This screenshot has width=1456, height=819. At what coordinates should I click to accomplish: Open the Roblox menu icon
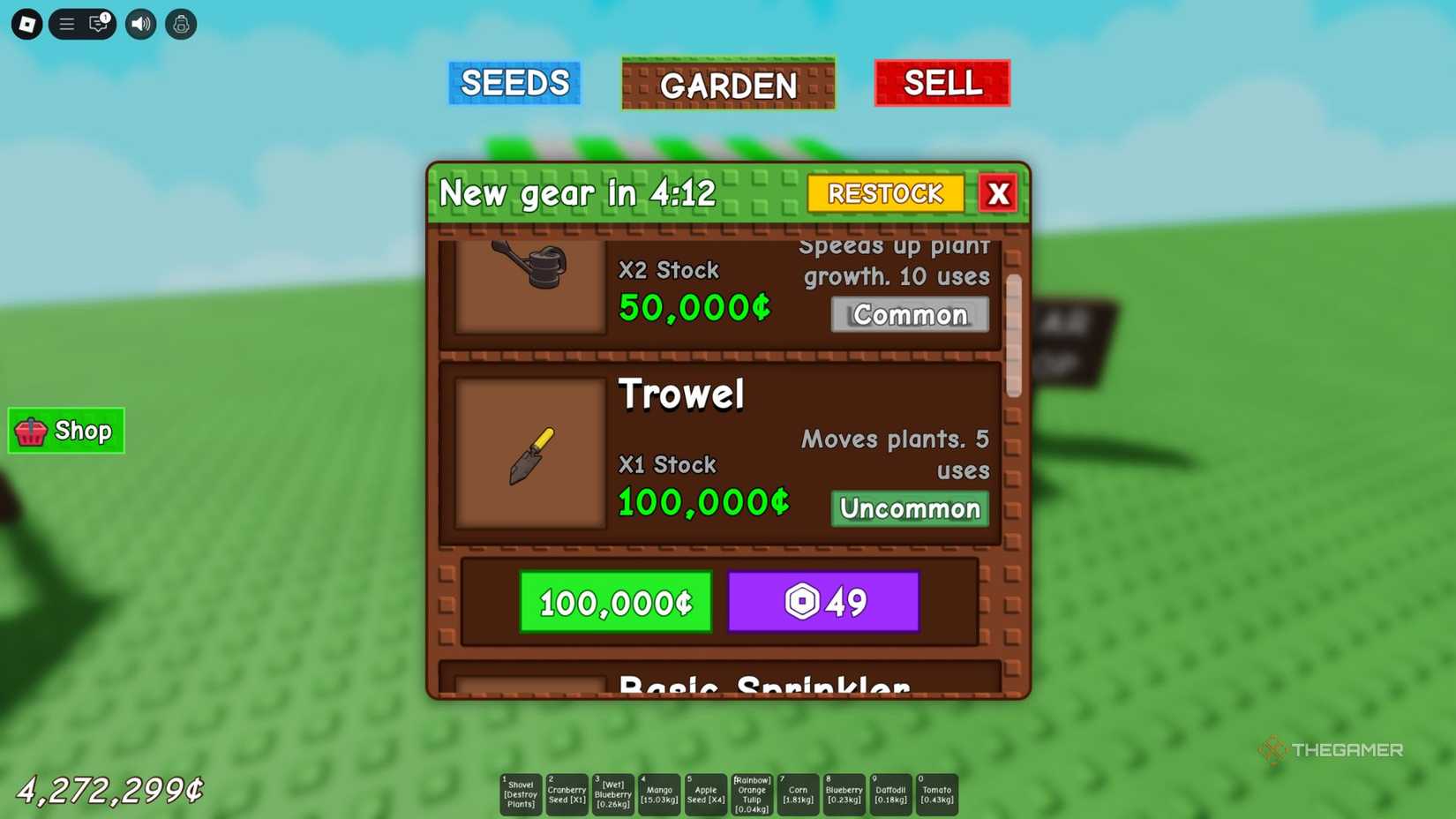point(26,24)
